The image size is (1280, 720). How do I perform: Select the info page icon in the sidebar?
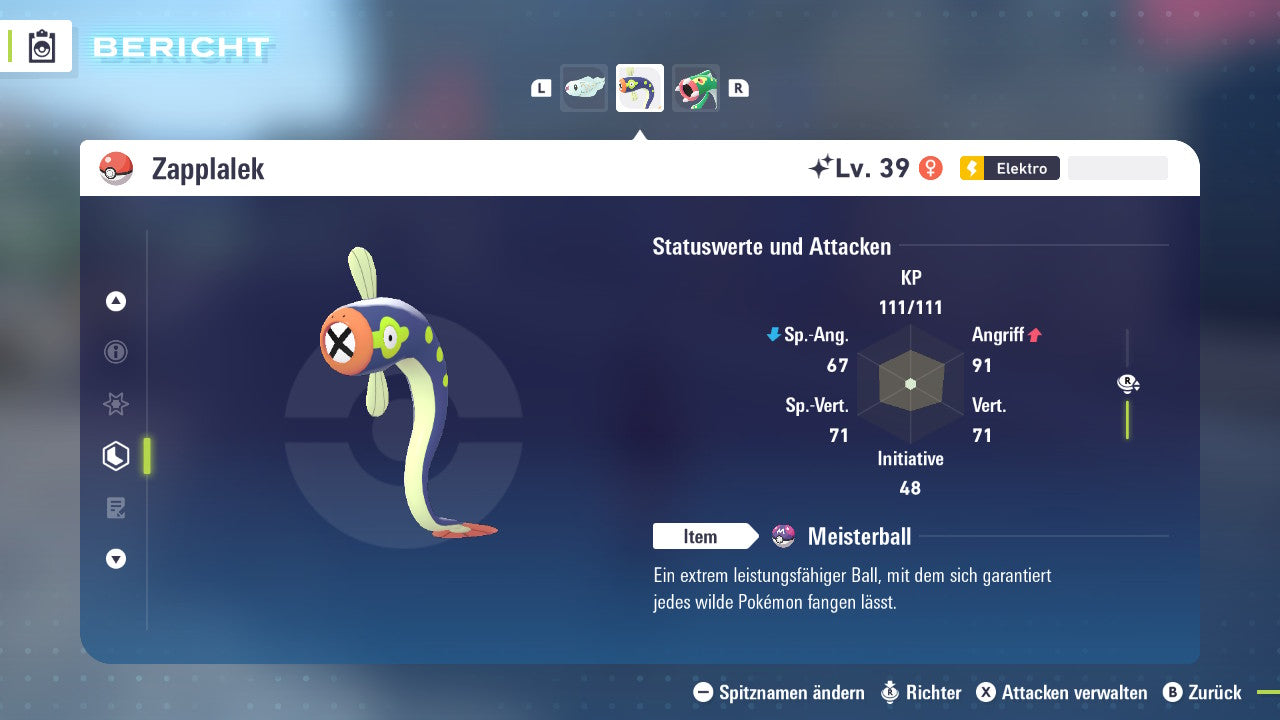115,352
